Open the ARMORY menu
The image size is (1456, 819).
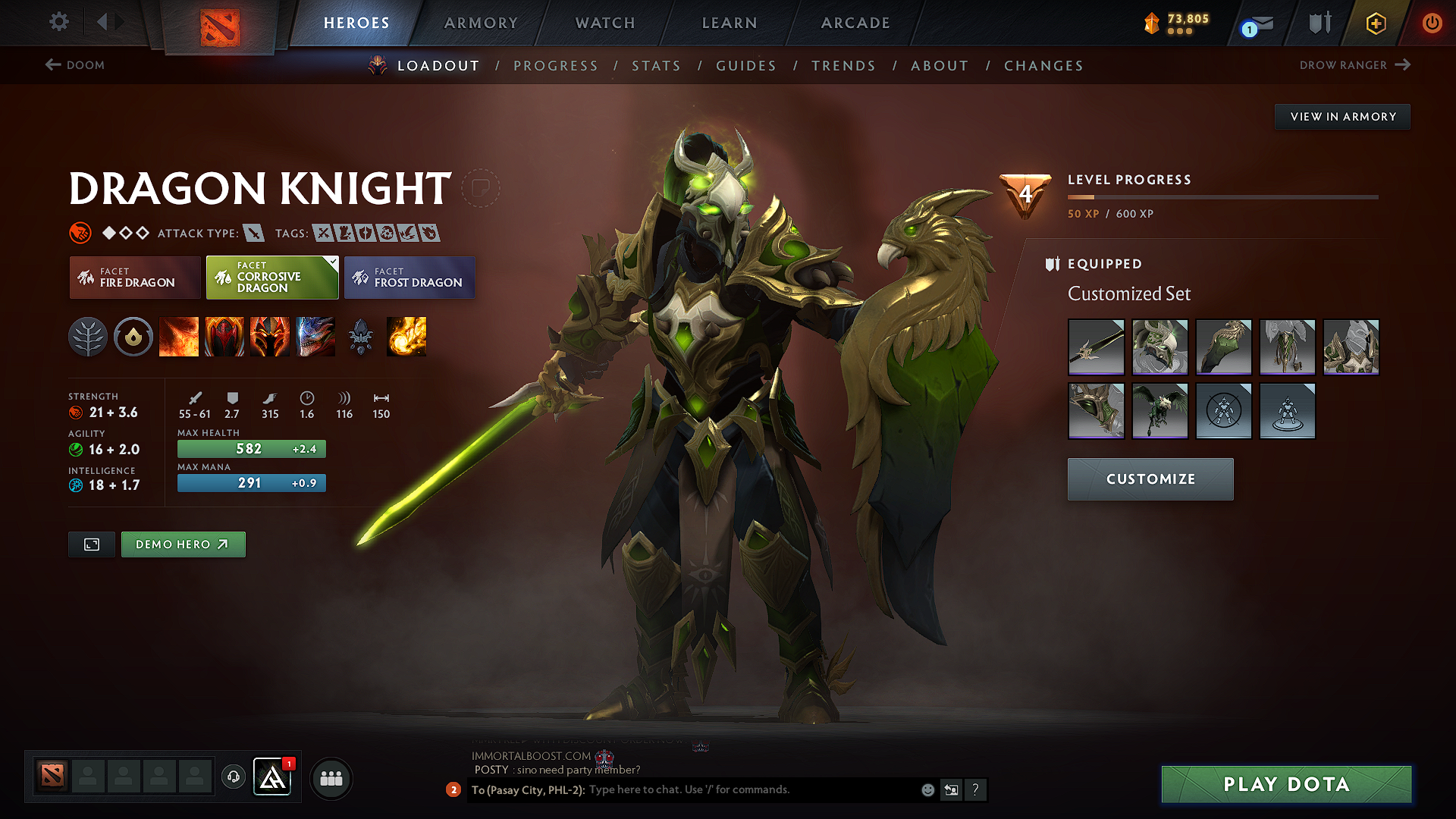click(481, 23)
